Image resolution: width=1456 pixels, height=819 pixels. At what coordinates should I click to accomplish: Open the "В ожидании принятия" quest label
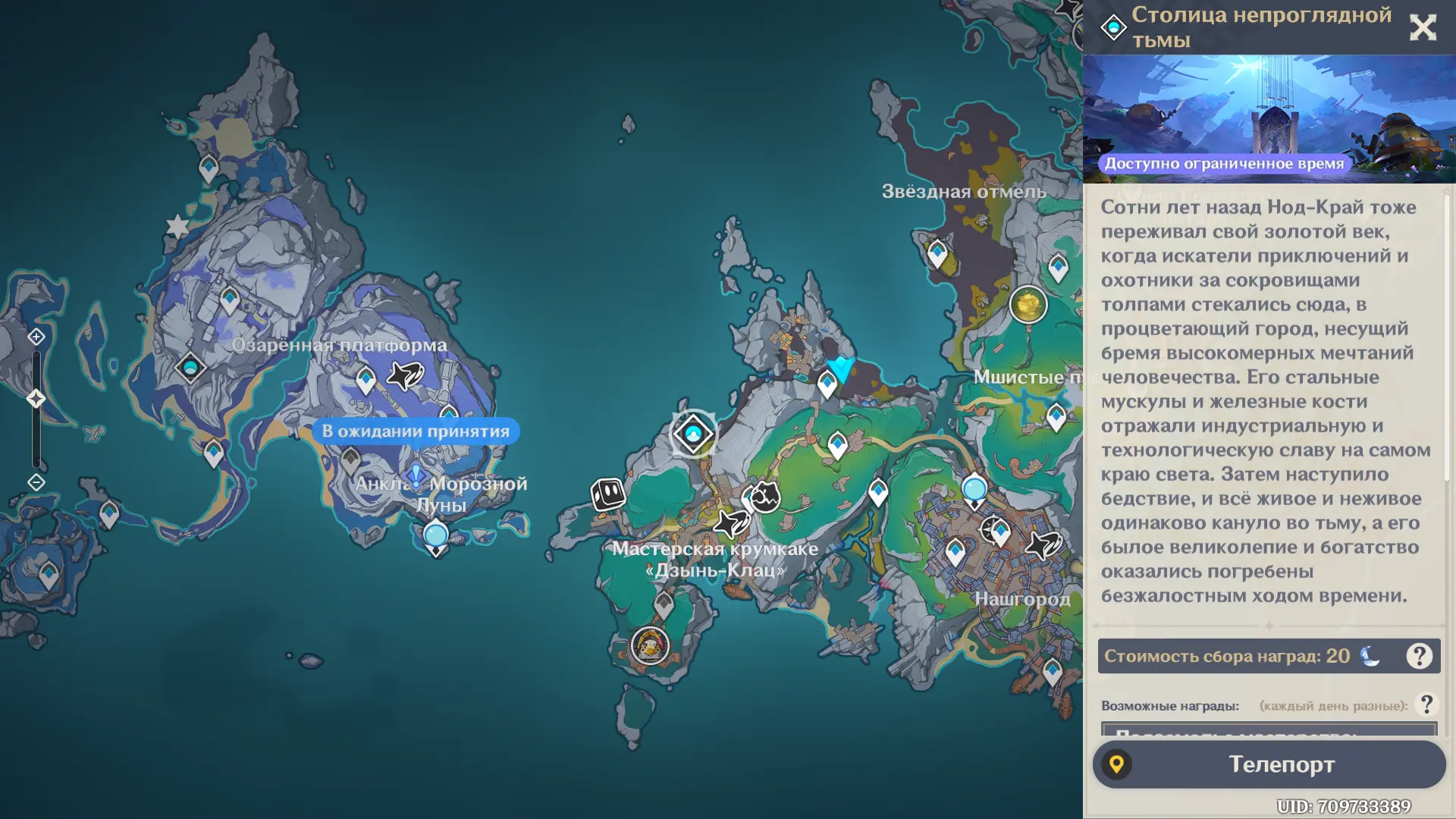click(x=416, y=431)
